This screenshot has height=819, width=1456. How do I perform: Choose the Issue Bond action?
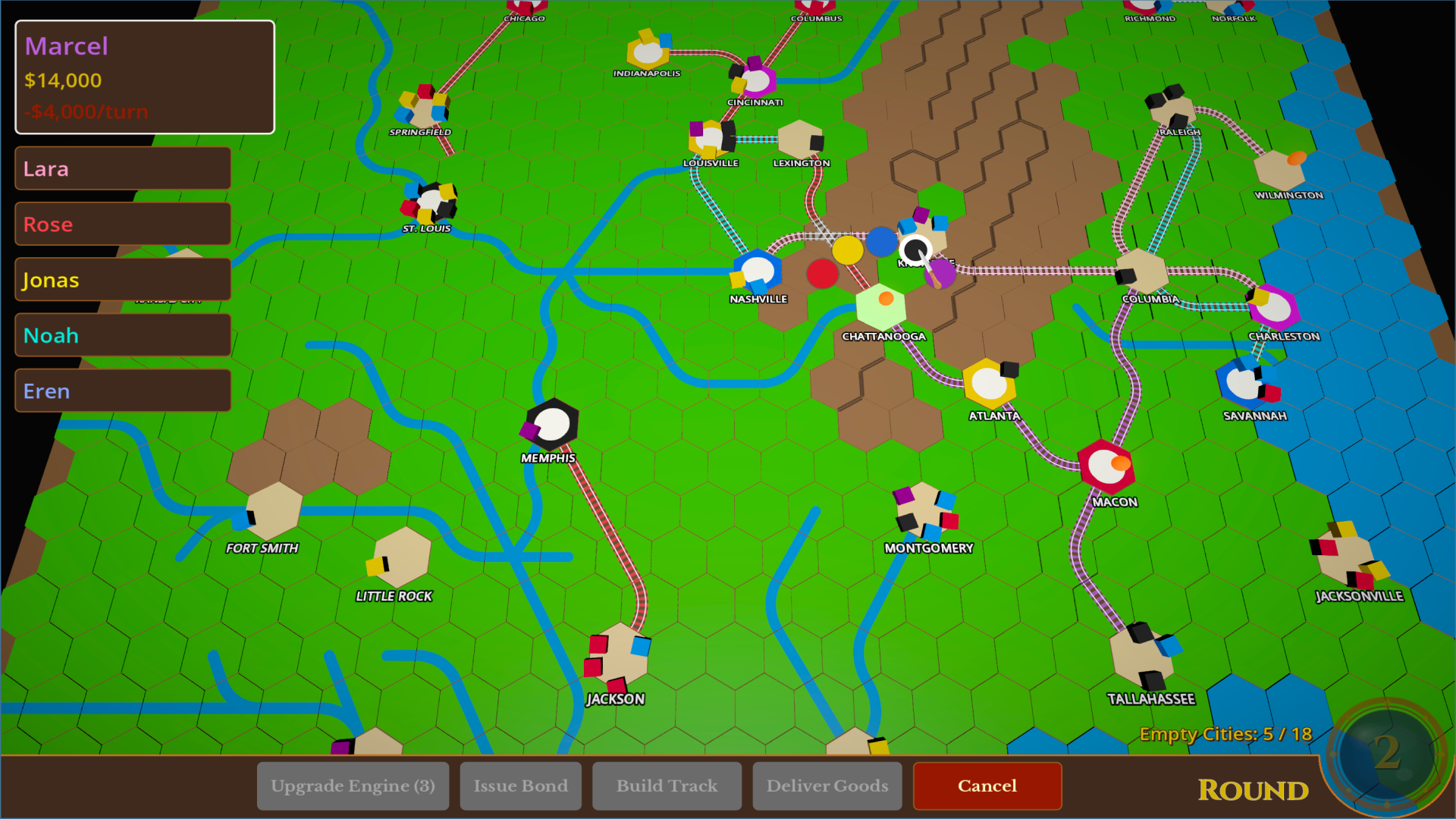pos(520,786)
